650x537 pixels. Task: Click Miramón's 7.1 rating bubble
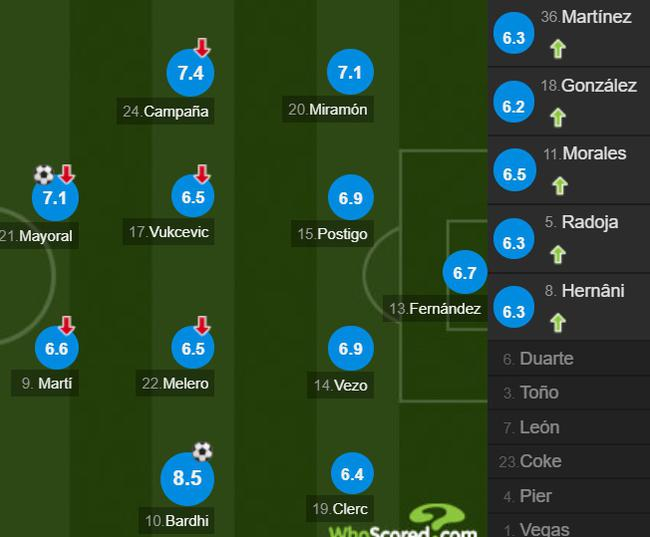coord(350,72)
